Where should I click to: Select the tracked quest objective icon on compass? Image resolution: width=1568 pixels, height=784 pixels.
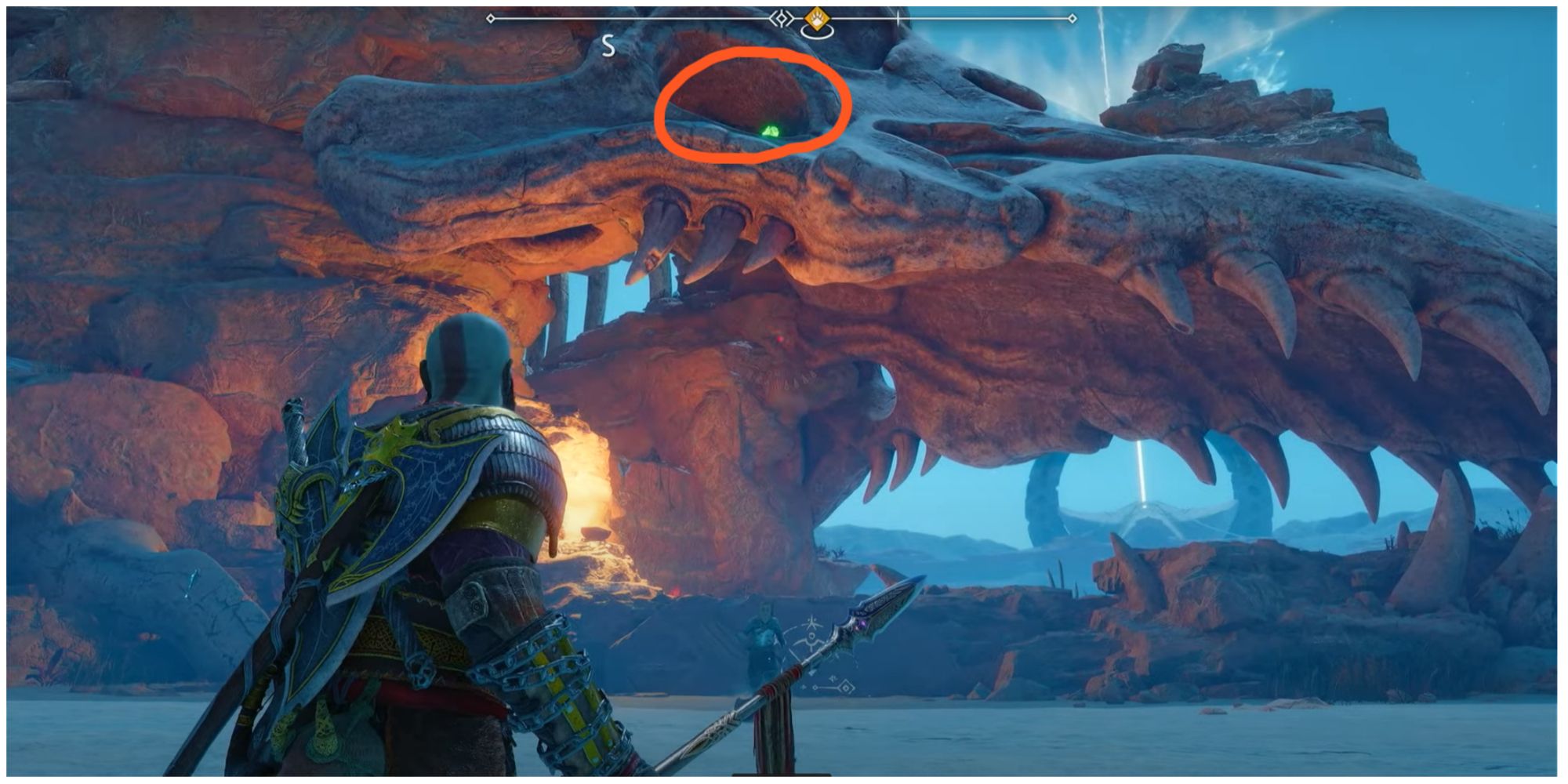pyautogui.click(x=815, y=20)
